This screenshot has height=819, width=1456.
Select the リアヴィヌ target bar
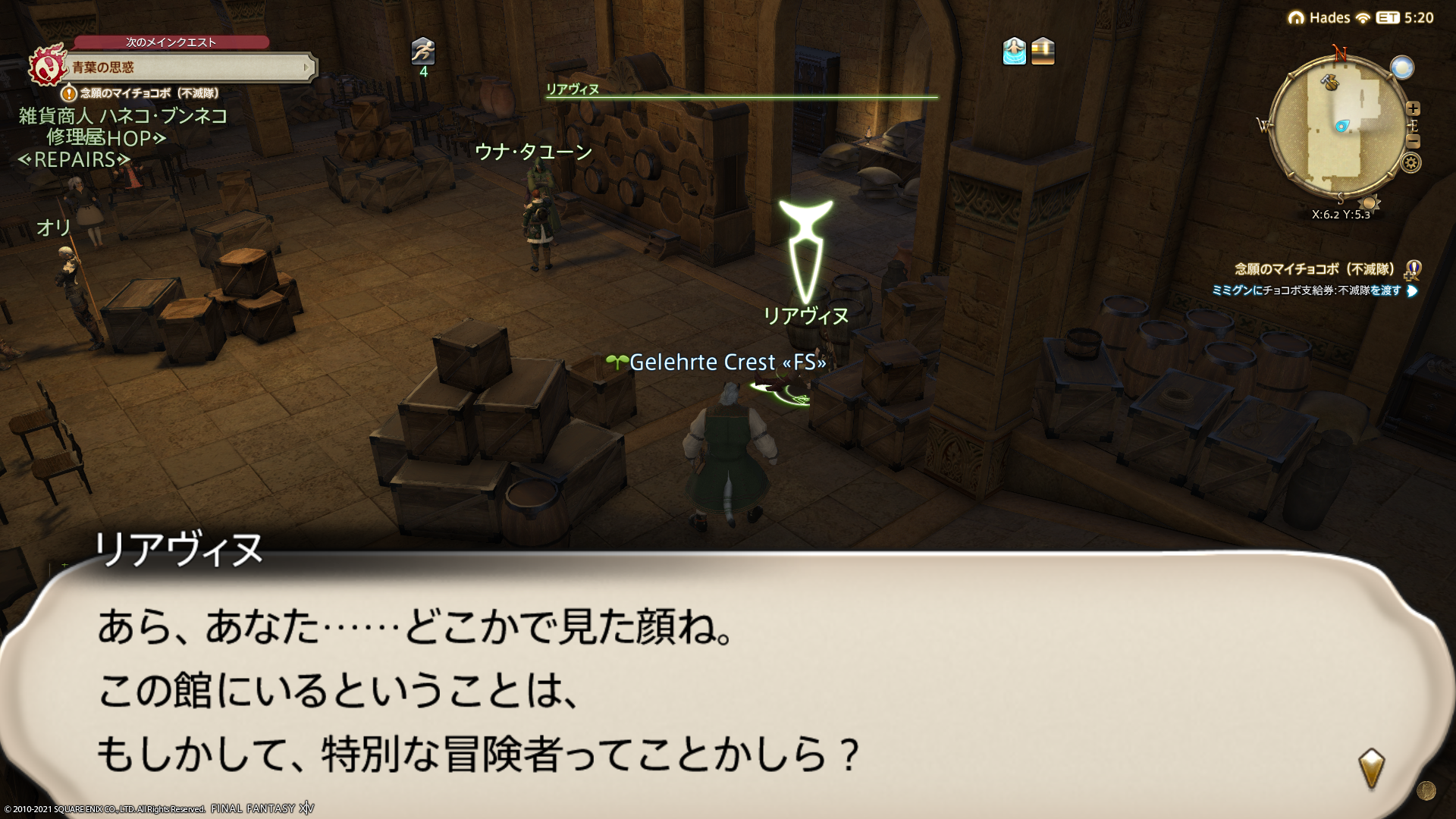[x=741, y=91]
